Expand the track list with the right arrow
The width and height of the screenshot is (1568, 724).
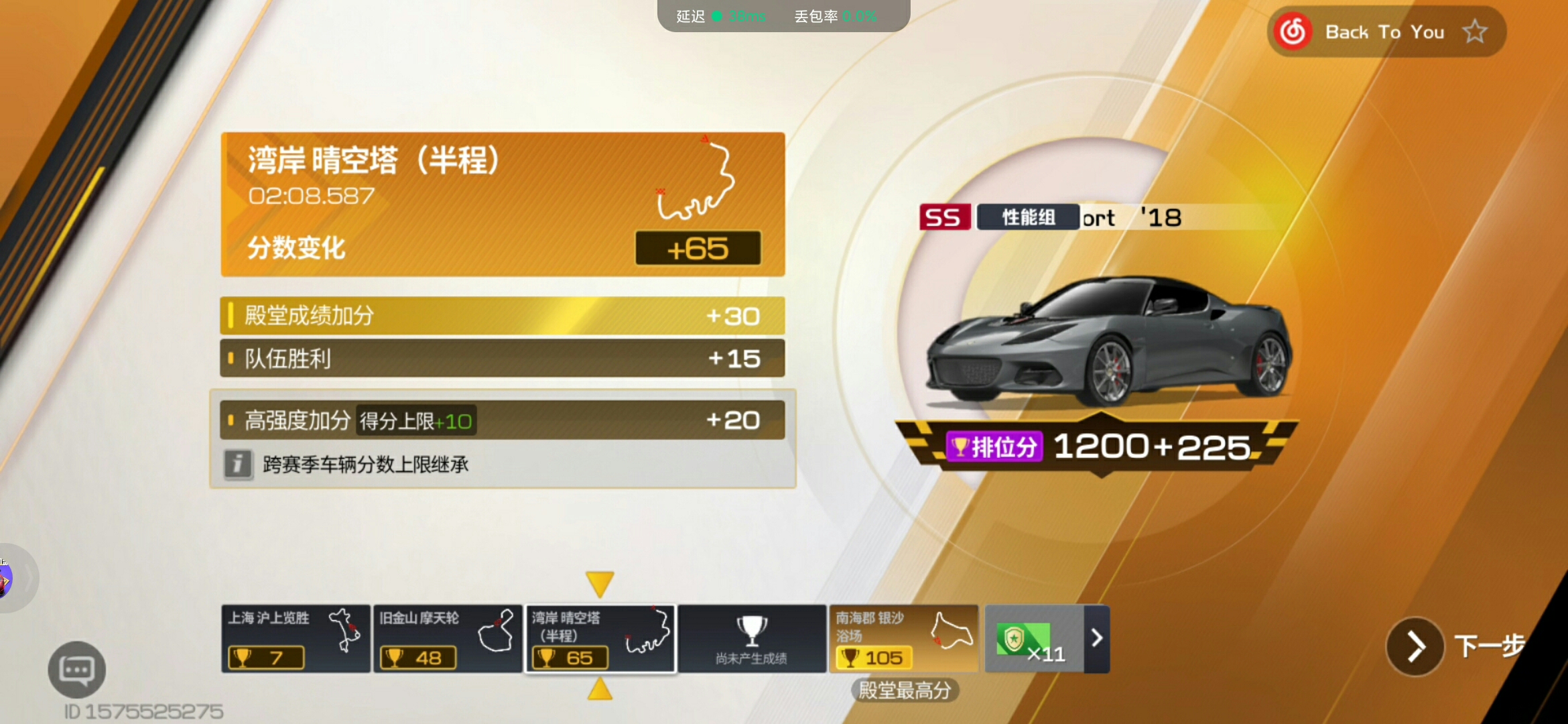(1097, 638)
